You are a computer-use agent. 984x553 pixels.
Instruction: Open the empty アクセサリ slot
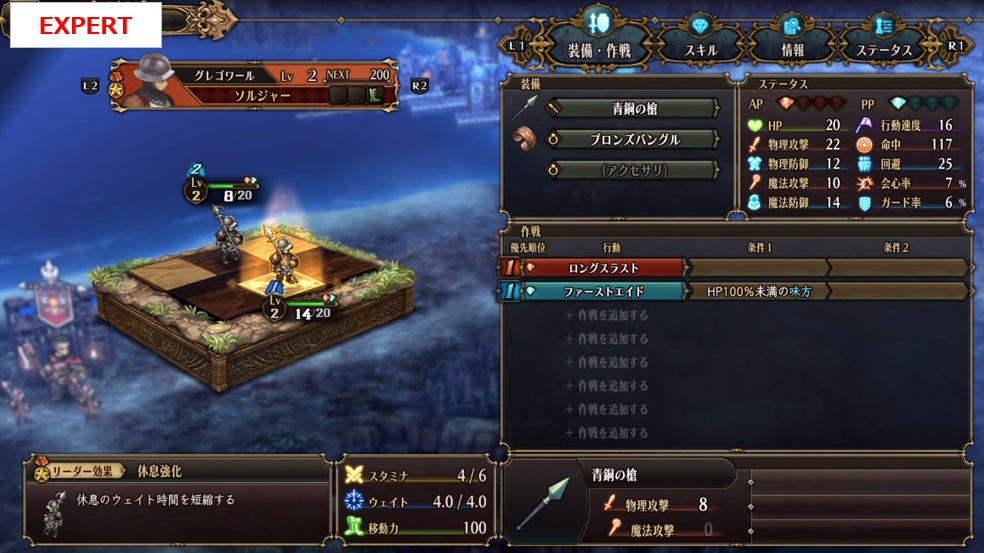click(x=632, y=170)
